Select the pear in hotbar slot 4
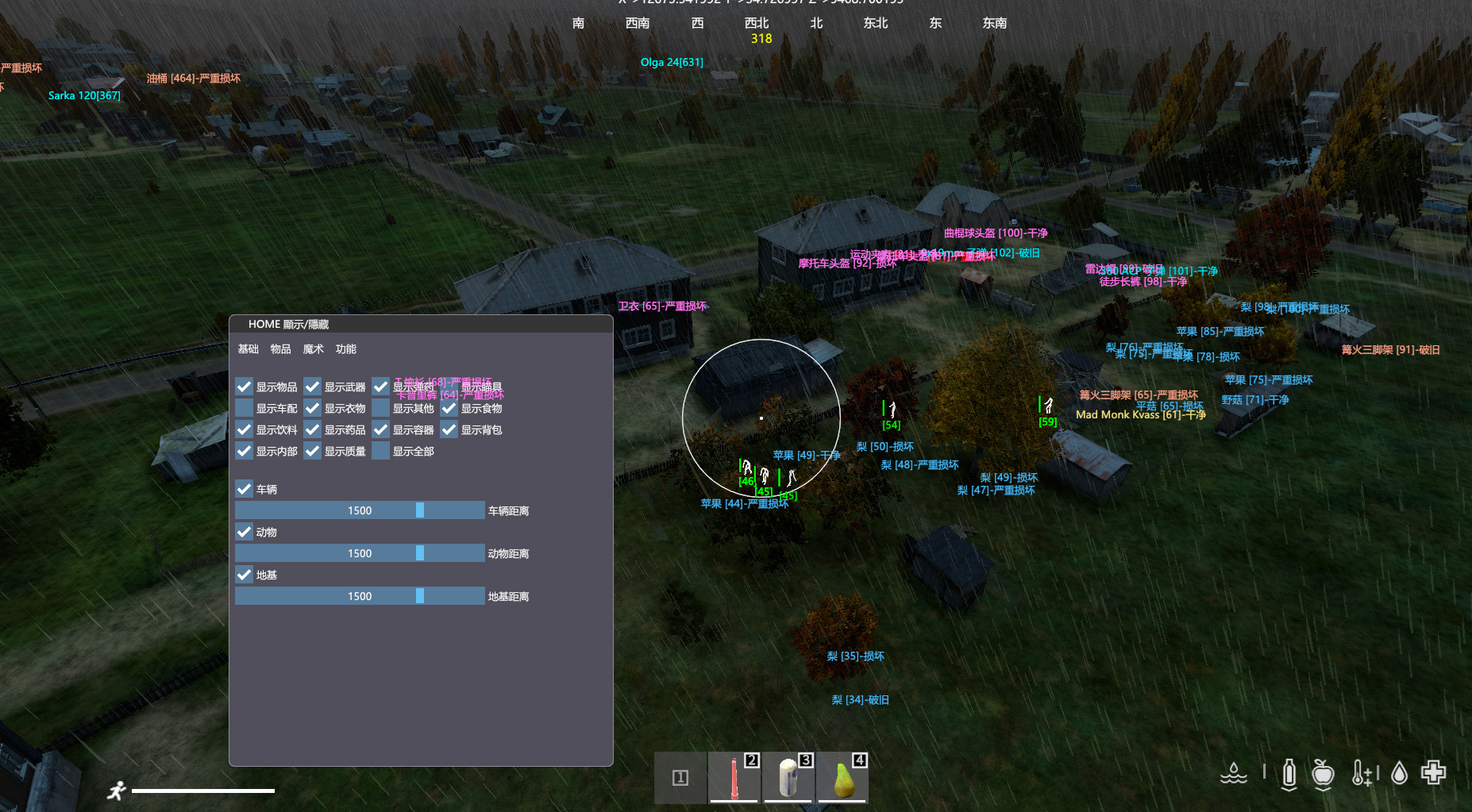The height and width of the screenshot is (812, 1472). pos(842,778)
